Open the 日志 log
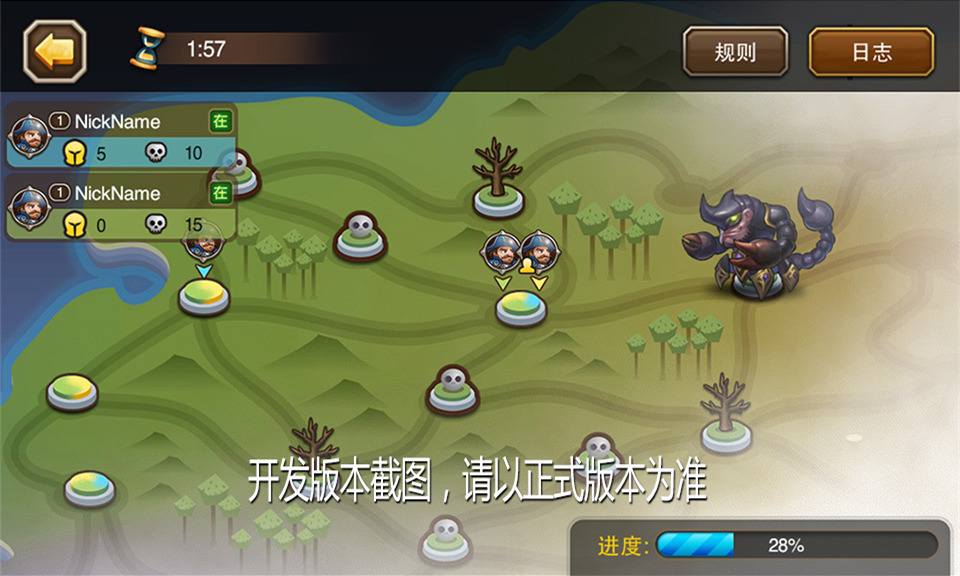 871,52
